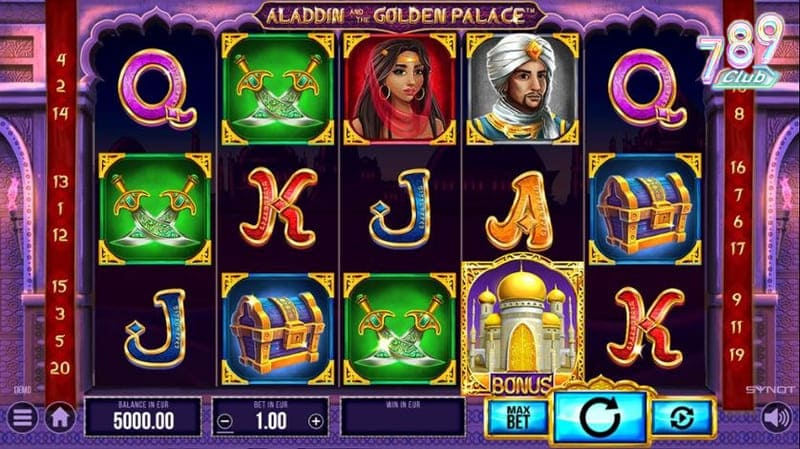Viewport: 800px width, 449px height.
Task: Select payline number 17 marker
Action: [x=738, y=247]
